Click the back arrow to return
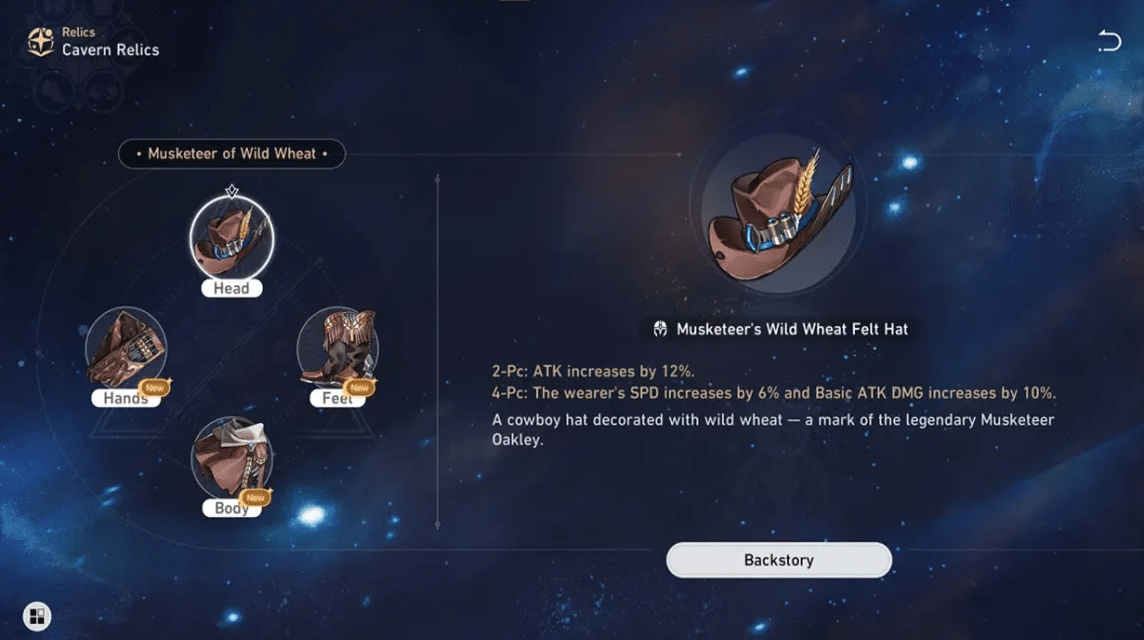This screenshot has width=1144, height=640. pyautogui.click(x=1108, y=41)
